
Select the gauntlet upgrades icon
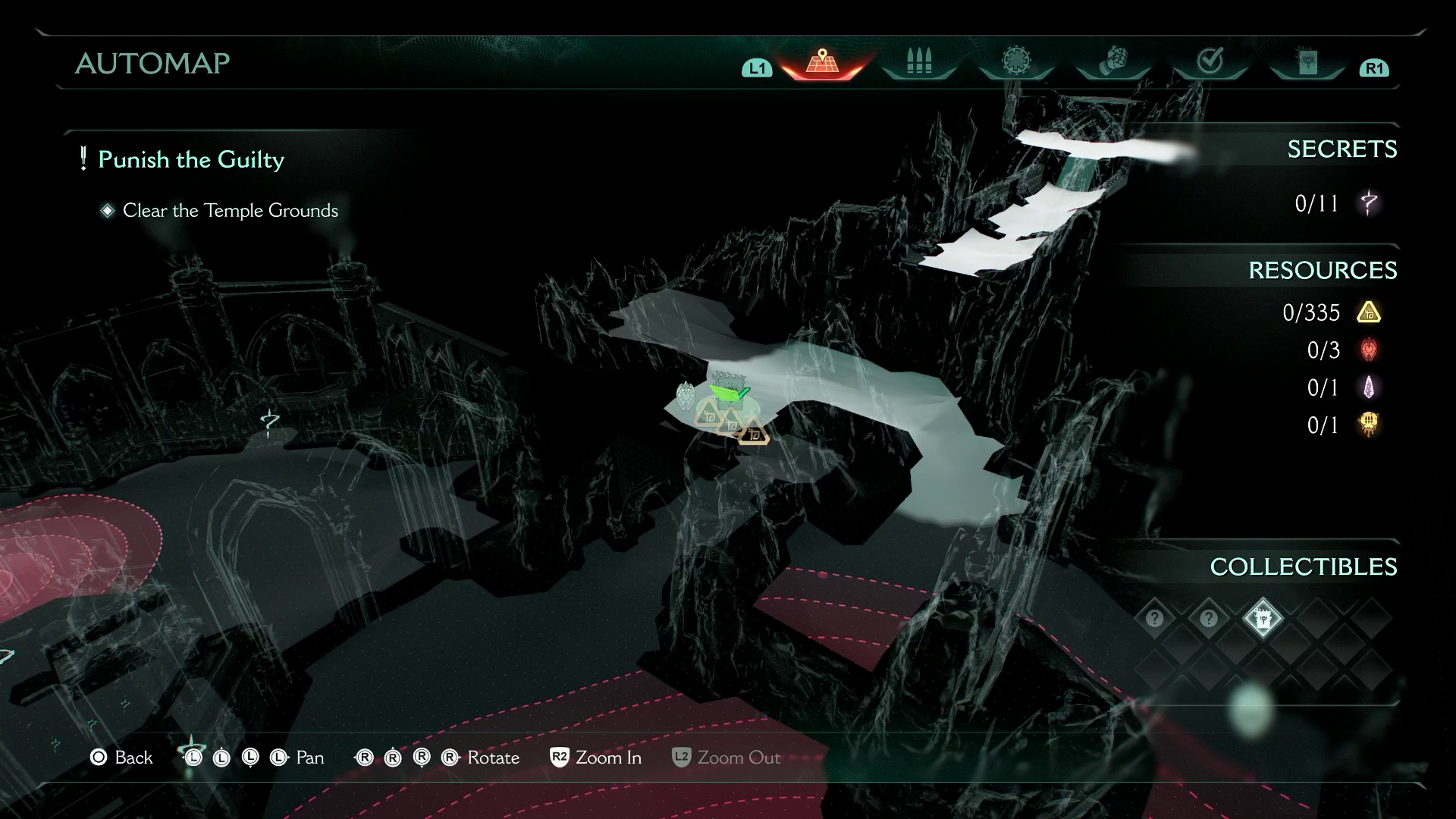tap(1113, 60)
